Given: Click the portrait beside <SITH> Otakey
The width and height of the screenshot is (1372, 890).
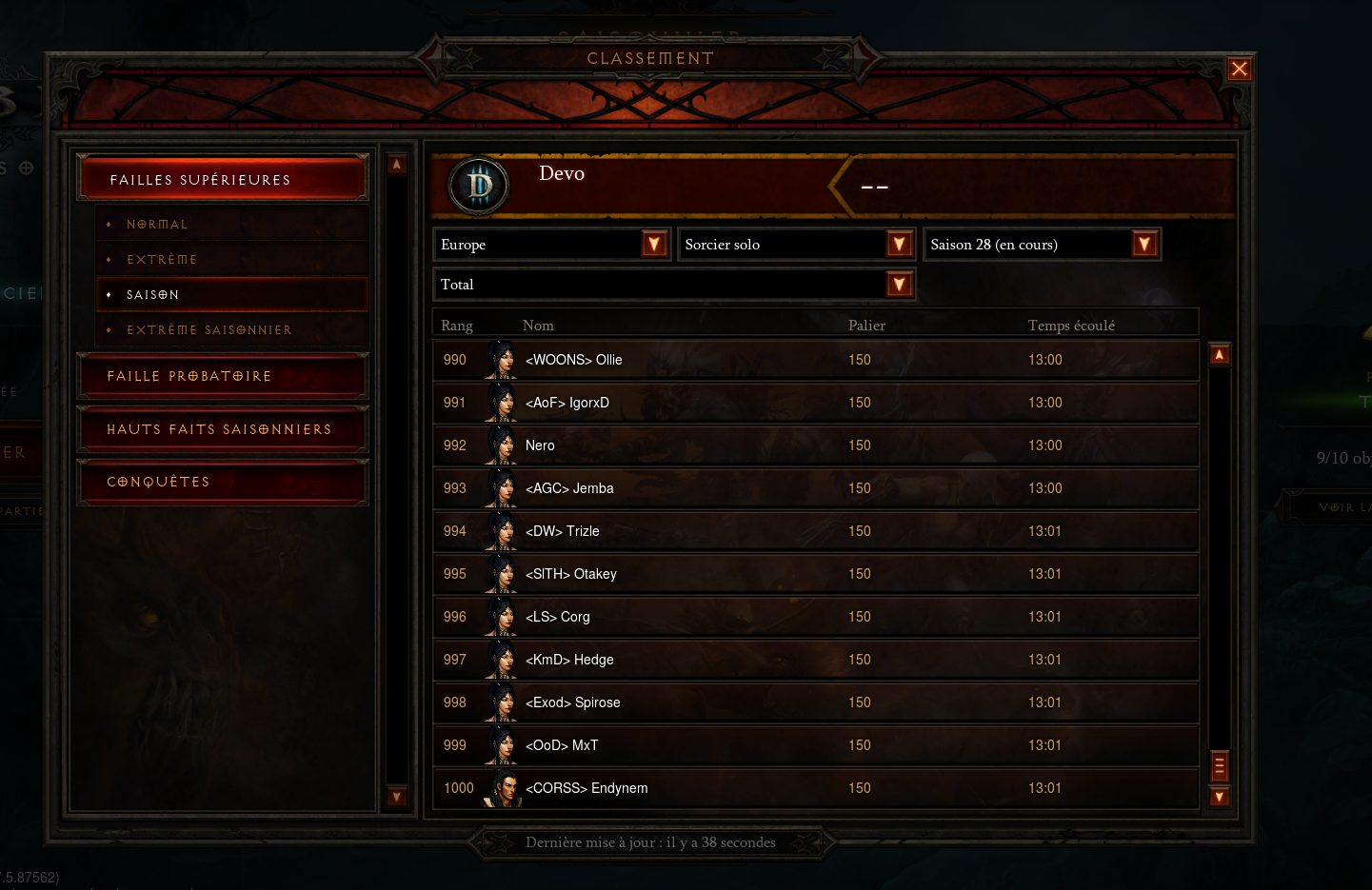Looking at the screenshot, I should [x=502, y=573].
